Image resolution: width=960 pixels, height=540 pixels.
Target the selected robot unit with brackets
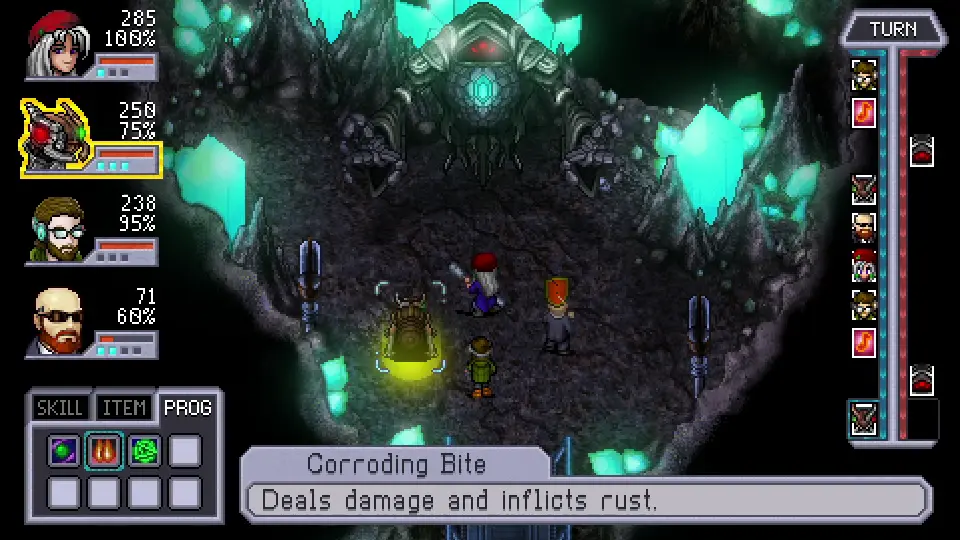click(x=411, y=329)
